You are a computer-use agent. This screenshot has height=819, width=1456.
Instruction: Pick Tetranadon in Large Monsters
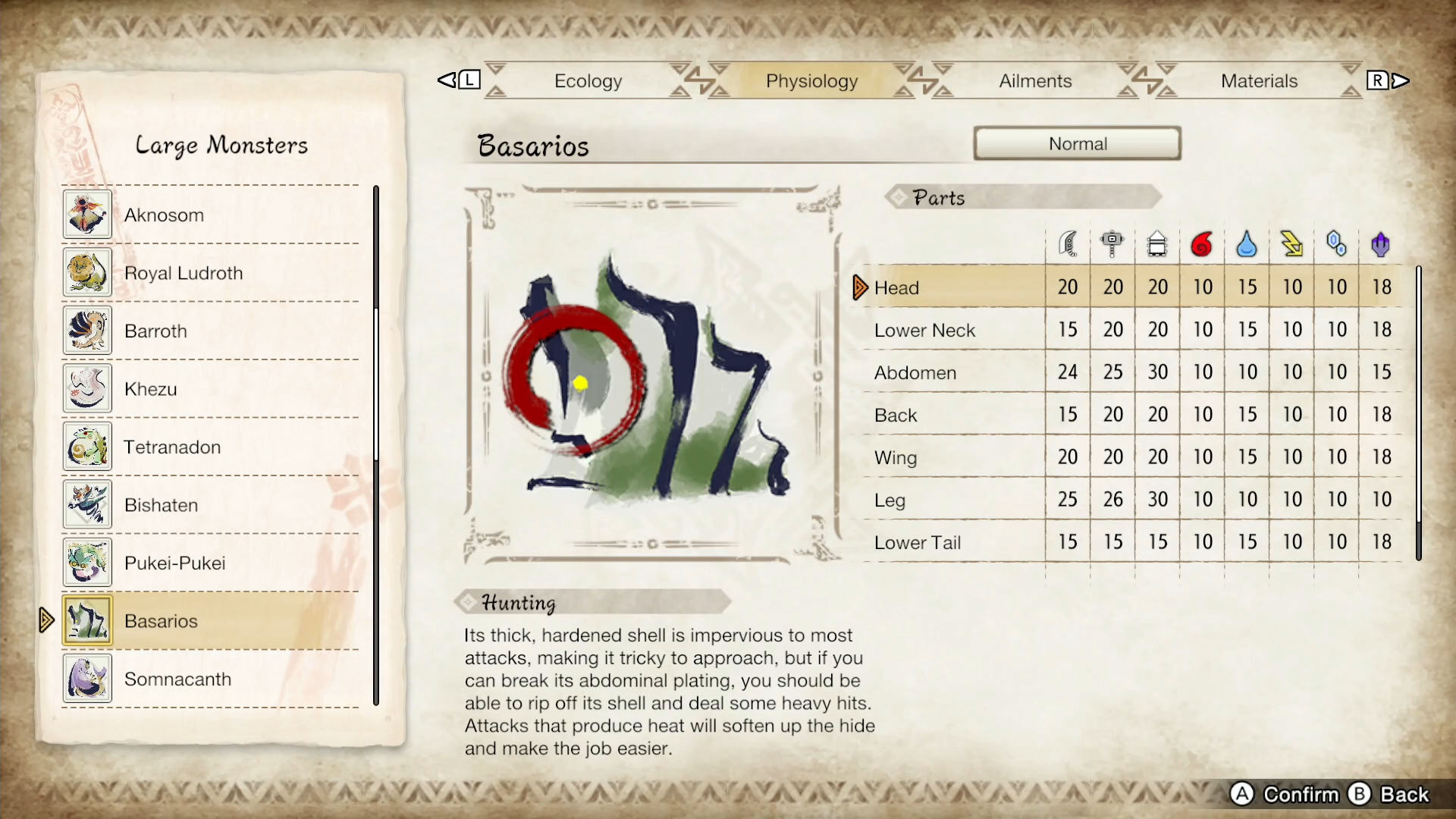172,447
